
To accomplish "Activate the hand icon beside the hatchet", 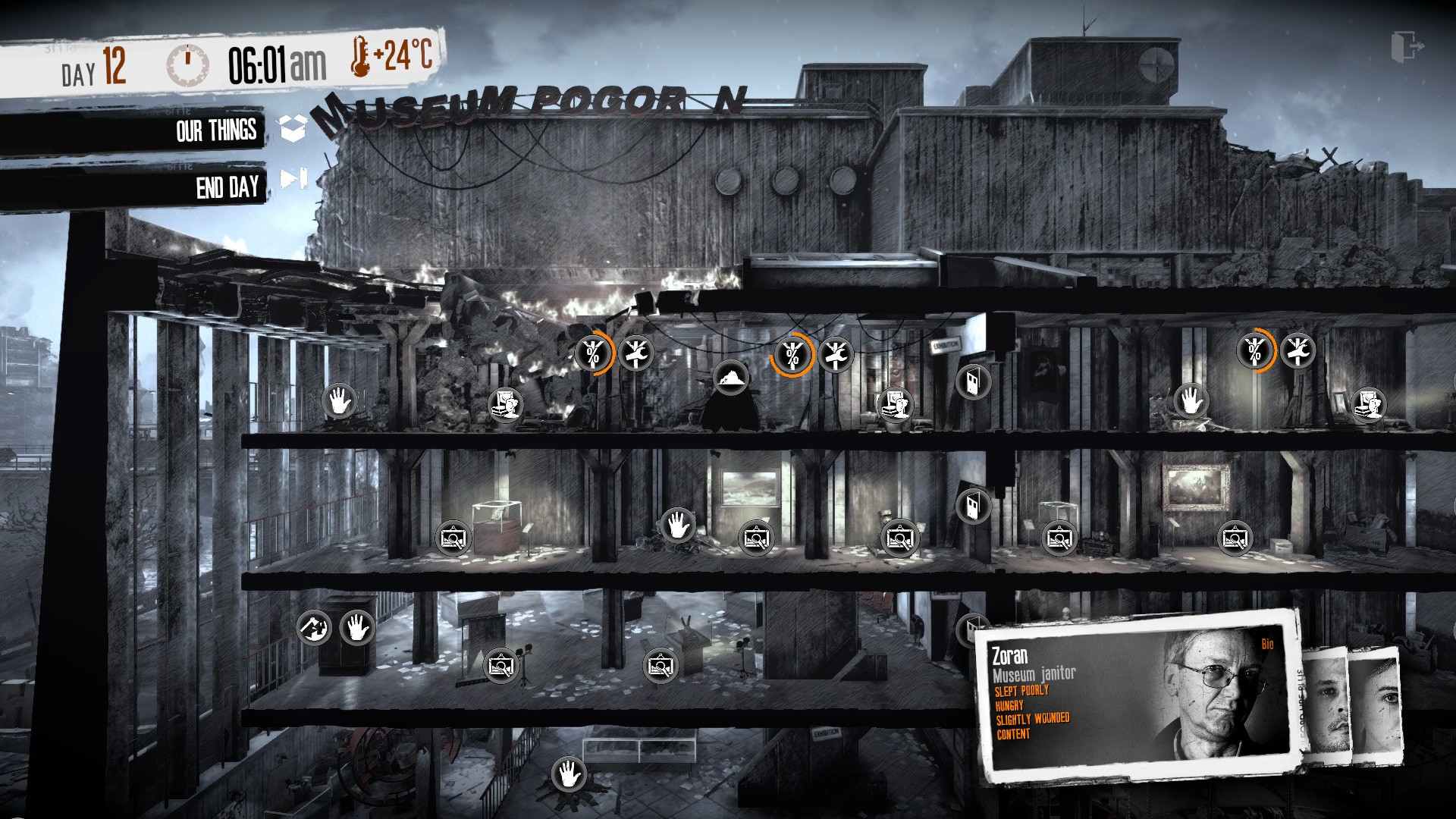I will coord(356,628).
